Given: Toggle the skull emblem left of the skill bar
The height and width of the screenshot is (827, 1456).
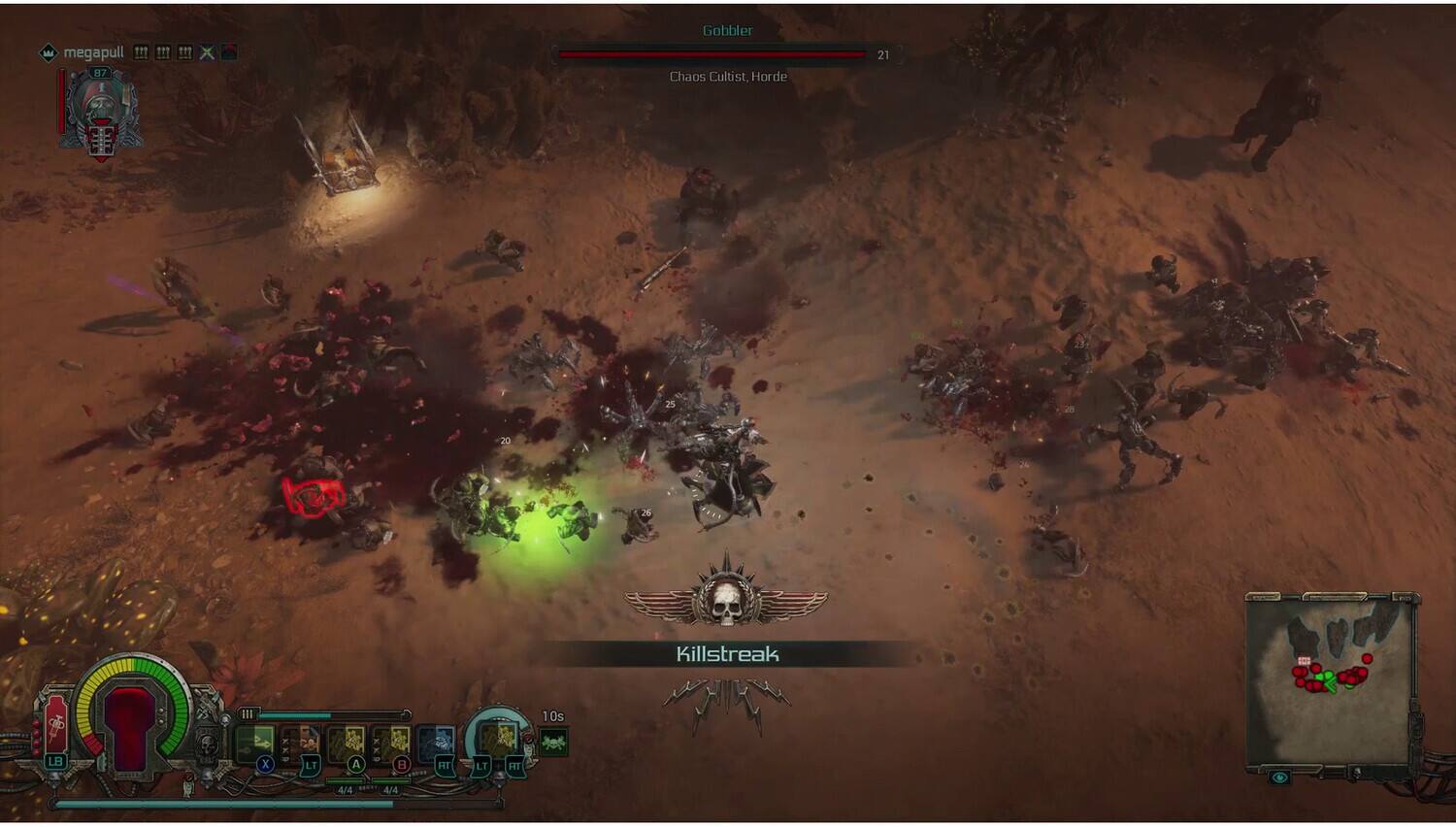Looking at the screenshot, I should [207, 743].
